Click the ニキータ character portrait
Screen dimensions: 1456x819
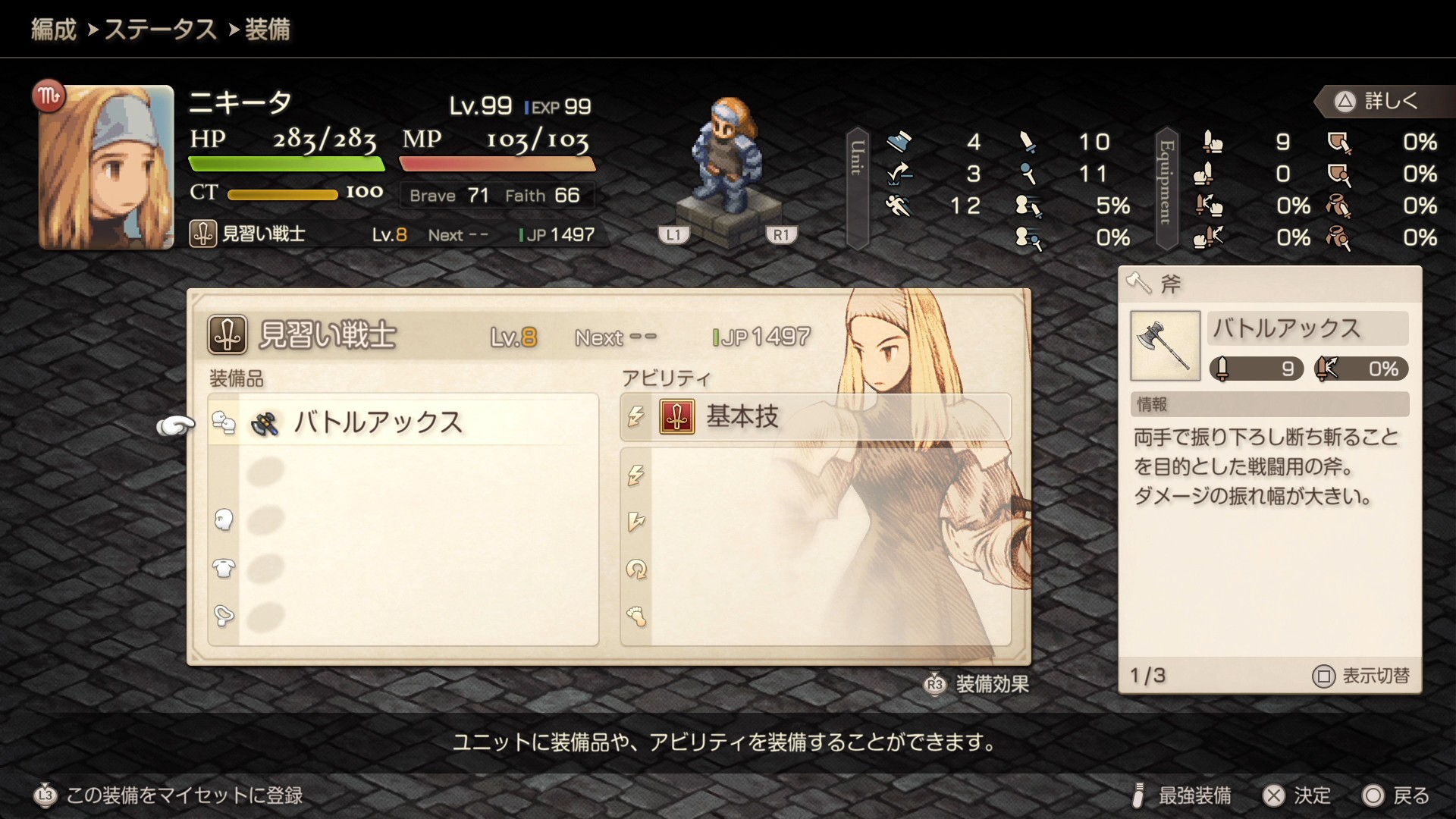tap(106, 168)
